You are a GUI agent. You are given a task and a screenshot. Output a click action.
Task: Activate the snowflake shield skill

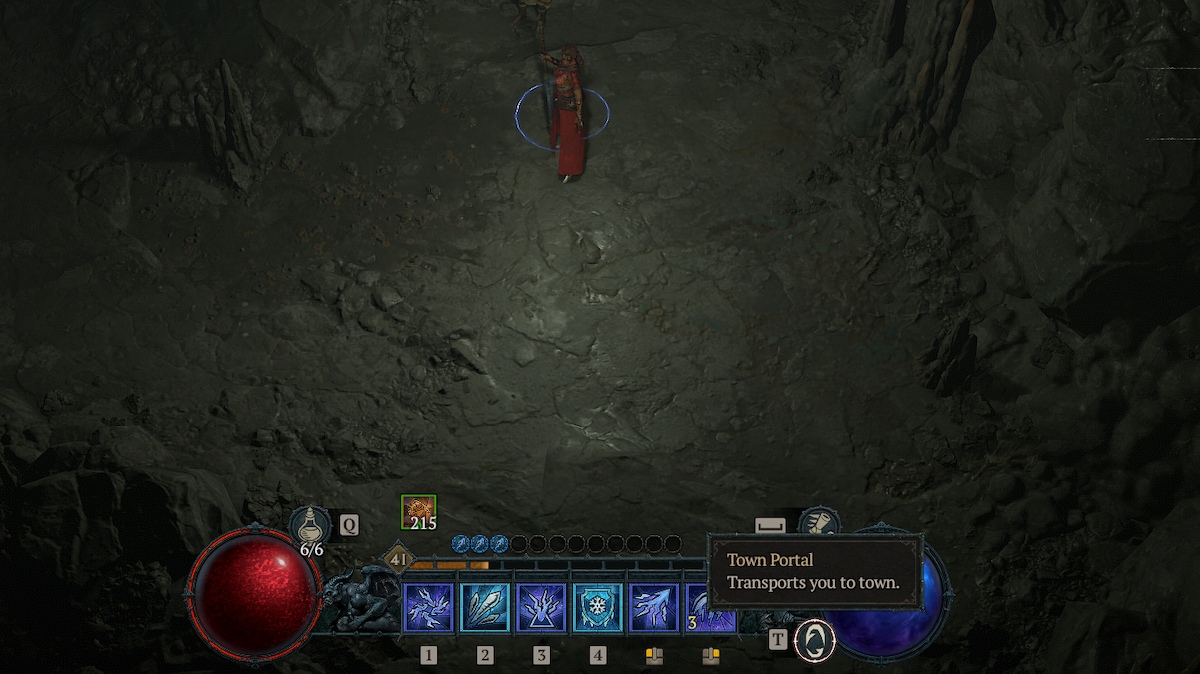(597, 608)
